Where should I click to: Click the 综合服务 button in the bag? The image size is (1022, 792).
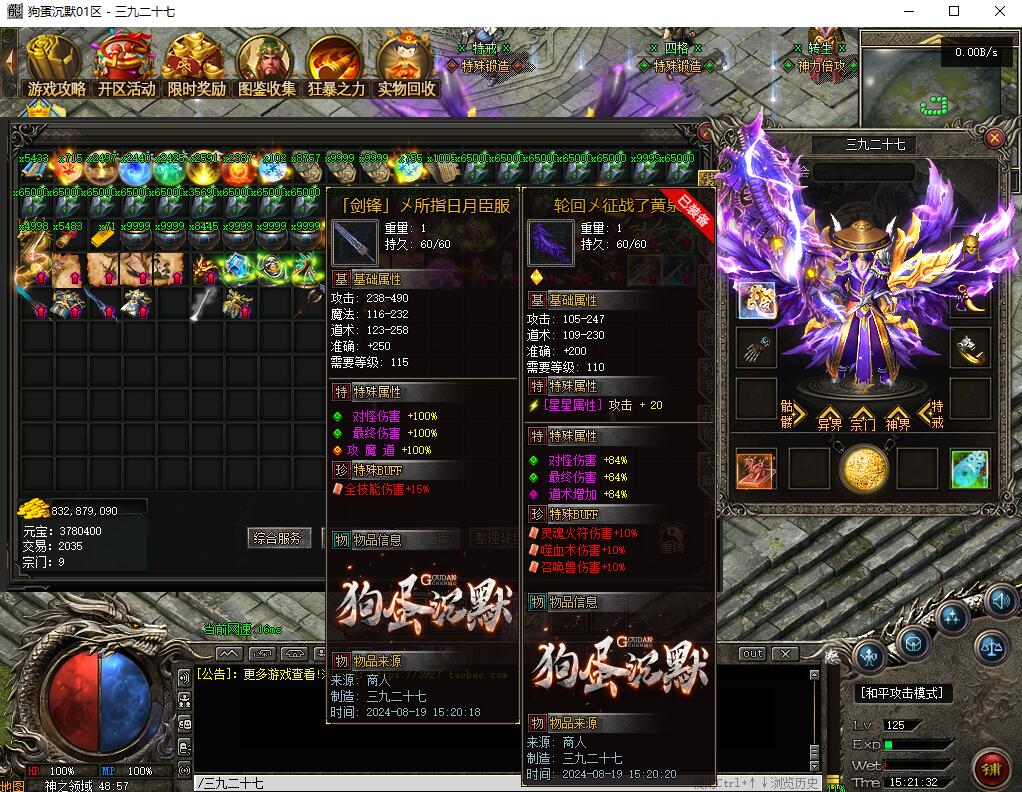pos(277,538)
